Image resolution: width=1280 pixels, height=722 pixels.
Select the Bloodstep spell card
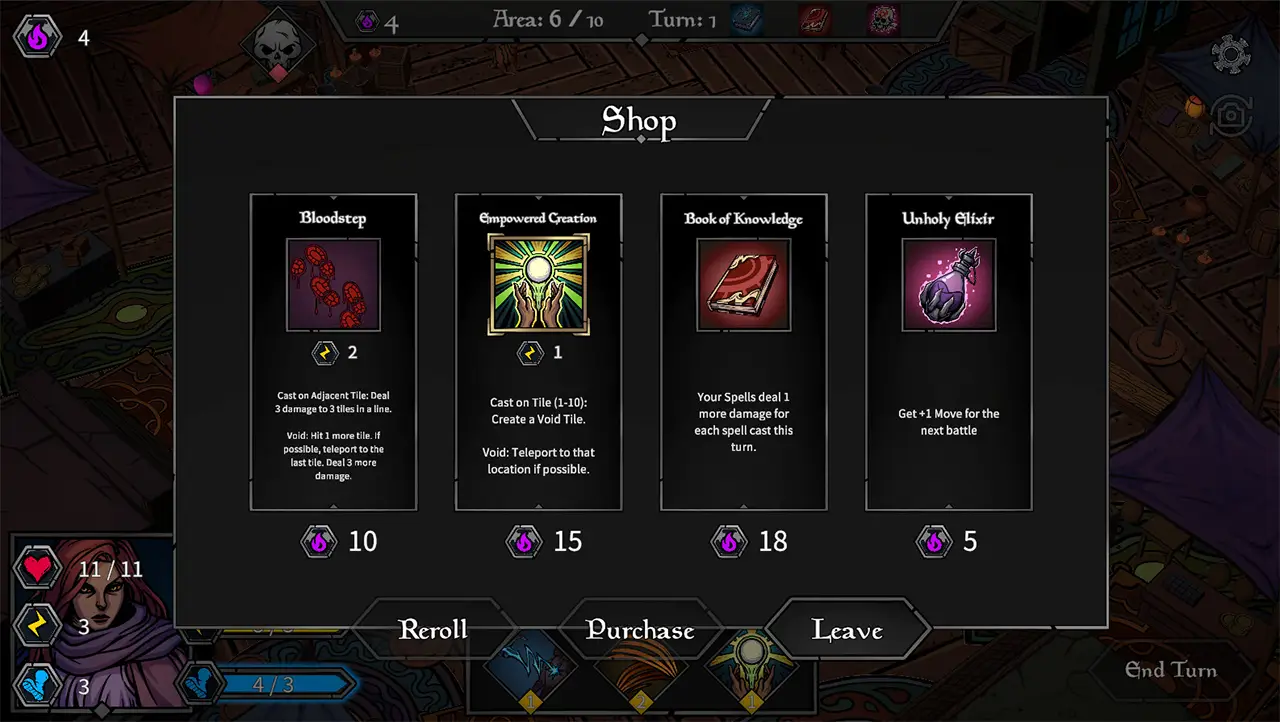coord(333,352)
